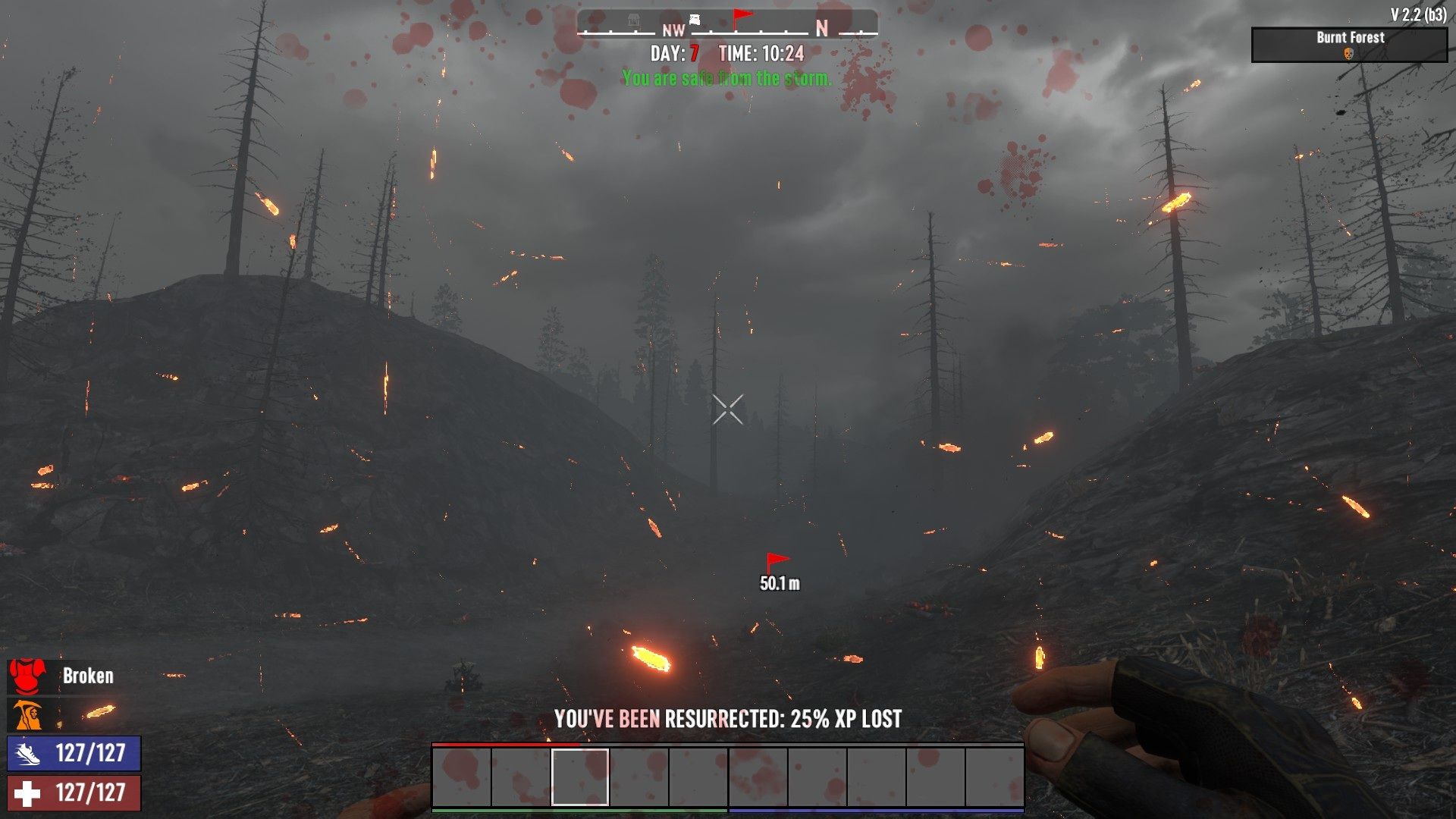1456x819 pixels.
Task: Select the bedroll marker on the compass
Action: pyautogui.click(x=695, y=20)
